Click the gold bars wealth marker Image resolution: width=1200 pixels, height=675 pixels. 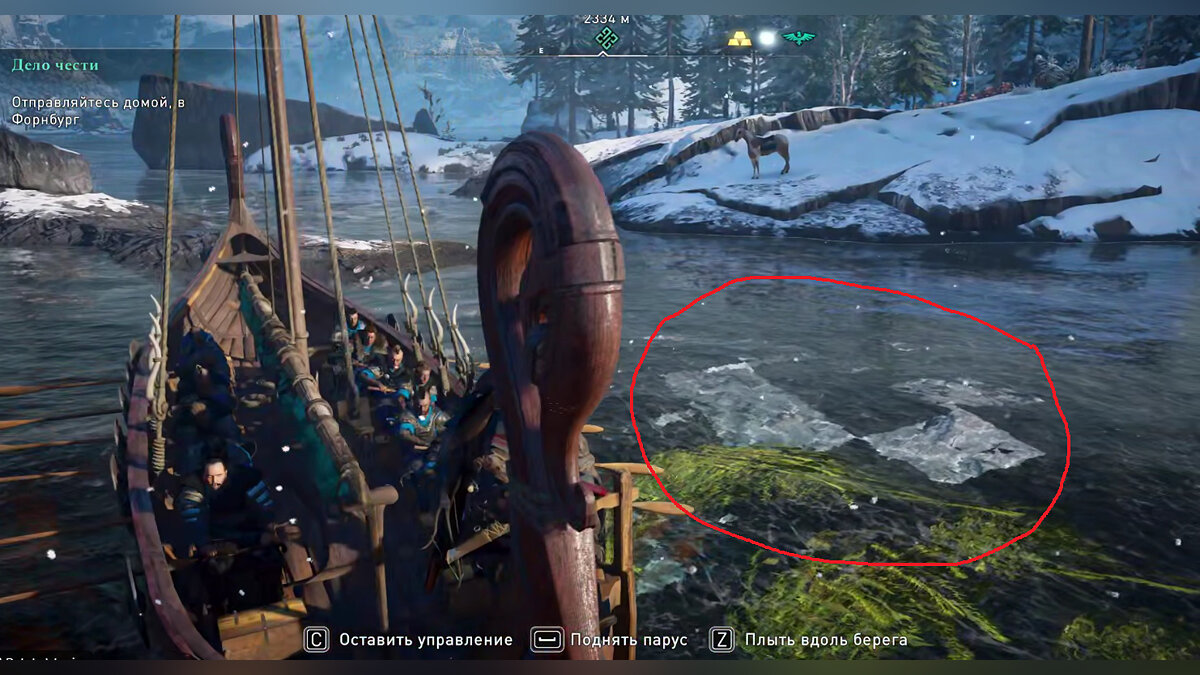click(739, 39)
